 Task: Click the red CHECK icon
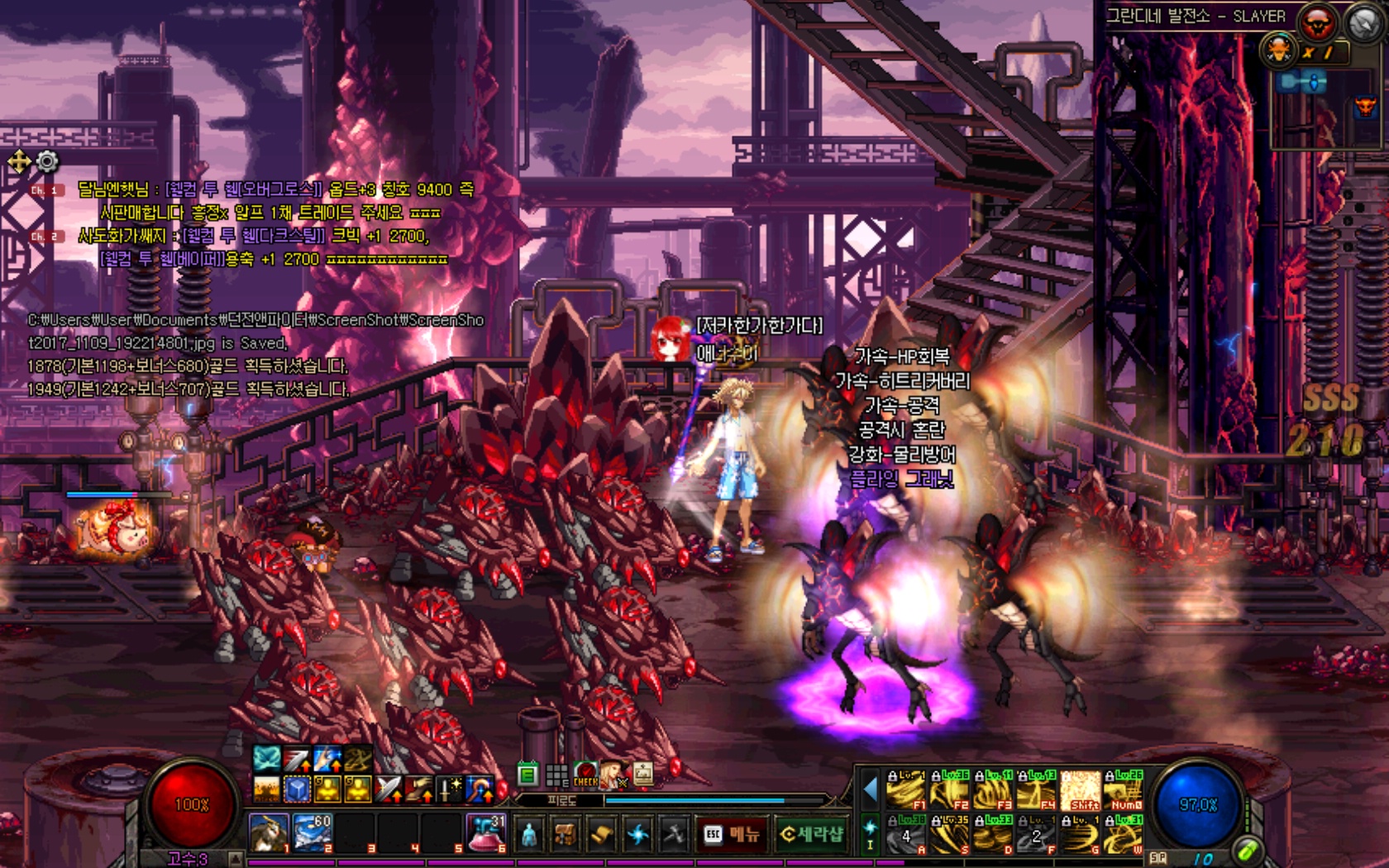point(585,775)
